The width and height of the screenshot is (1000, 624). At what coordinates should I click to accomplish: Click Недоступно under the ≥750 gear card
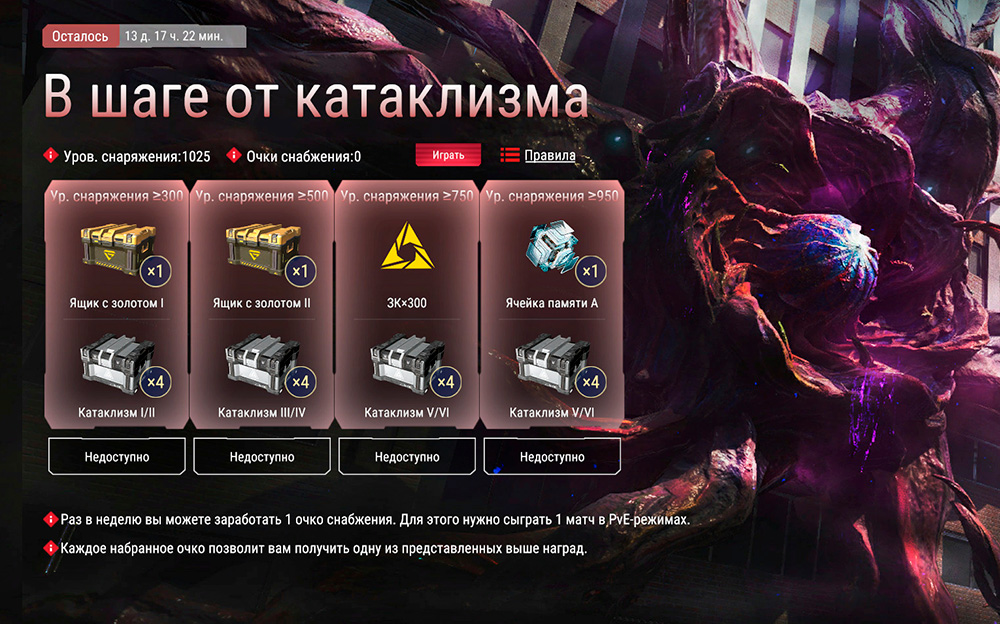[407, 456]
